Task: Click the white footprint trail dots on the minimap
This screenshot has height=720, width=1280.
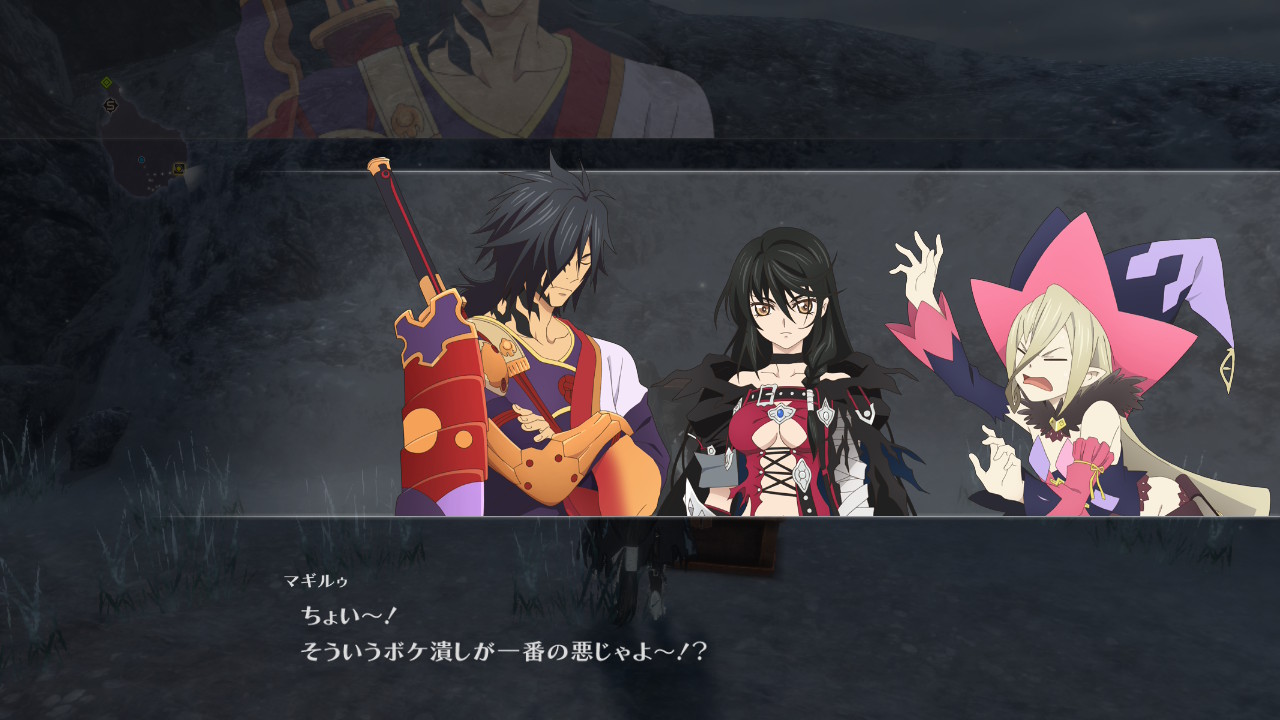Action: 158,175
